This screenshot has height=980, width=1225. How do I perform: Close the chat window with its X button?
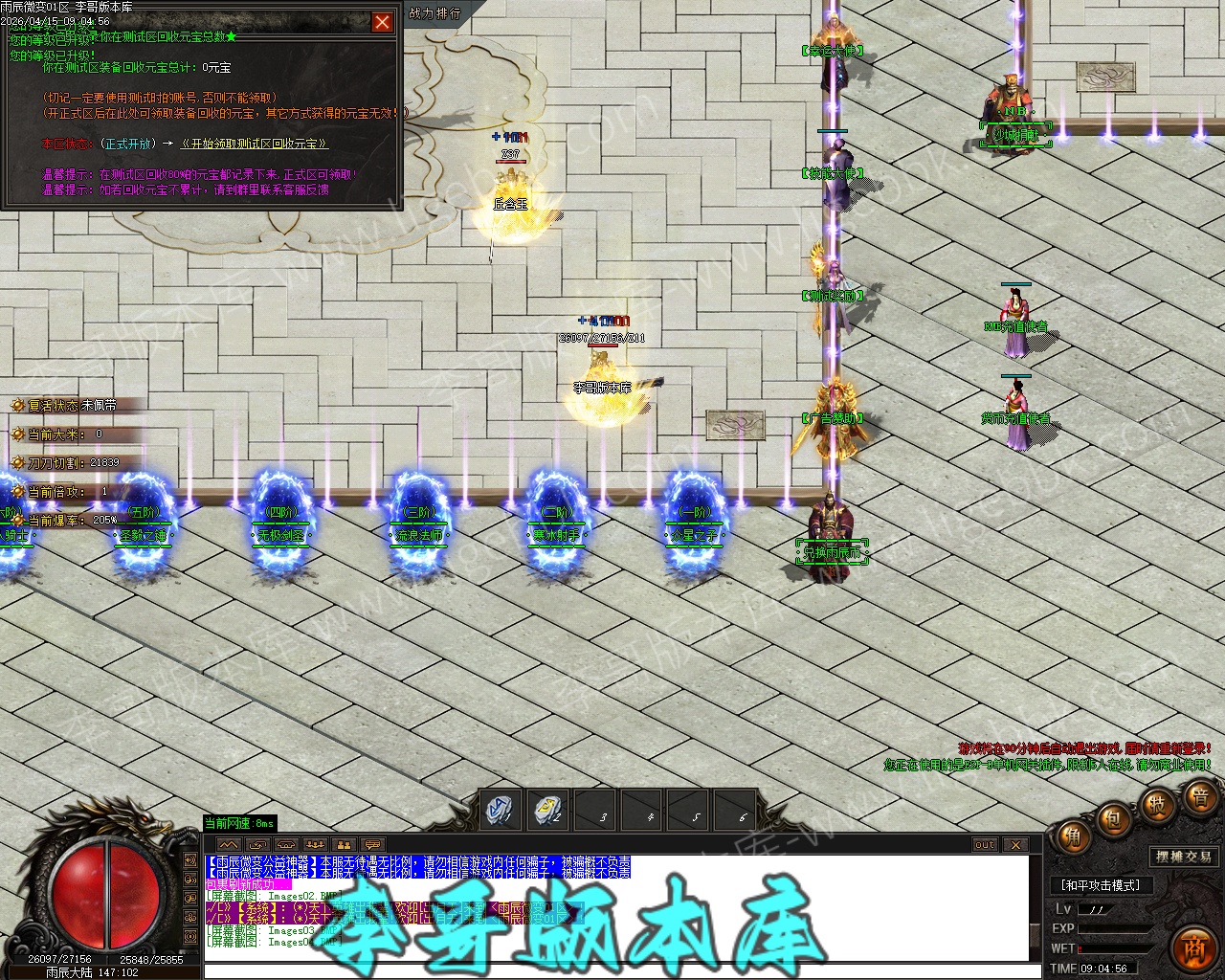[1015, 845]
